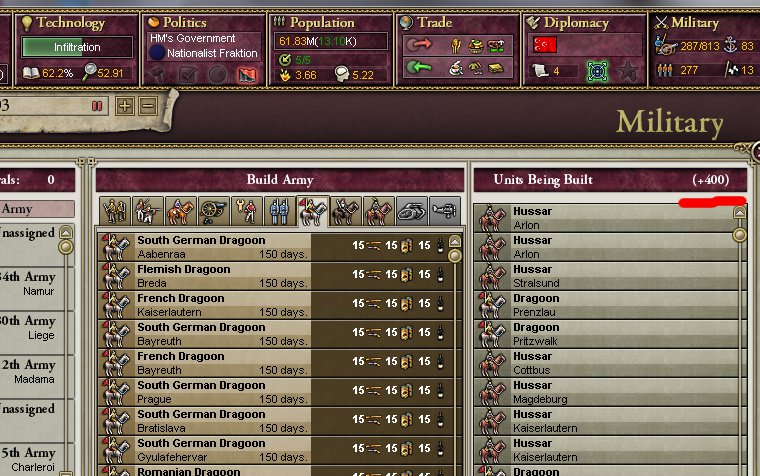Choose the blue guard infantry unit tab
The height and width of the screenshot is (476, 760).
click(x=281, y=211)
